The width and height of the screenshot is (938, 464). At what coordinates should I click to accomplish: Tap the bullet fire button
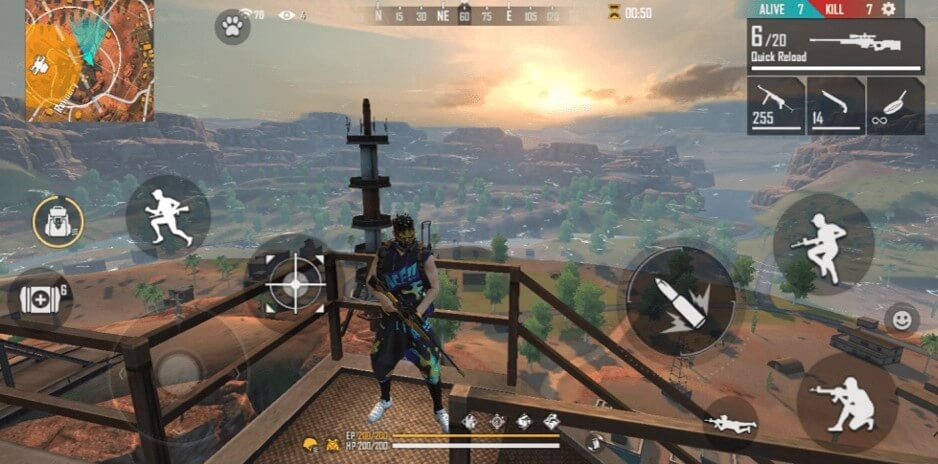680,300
